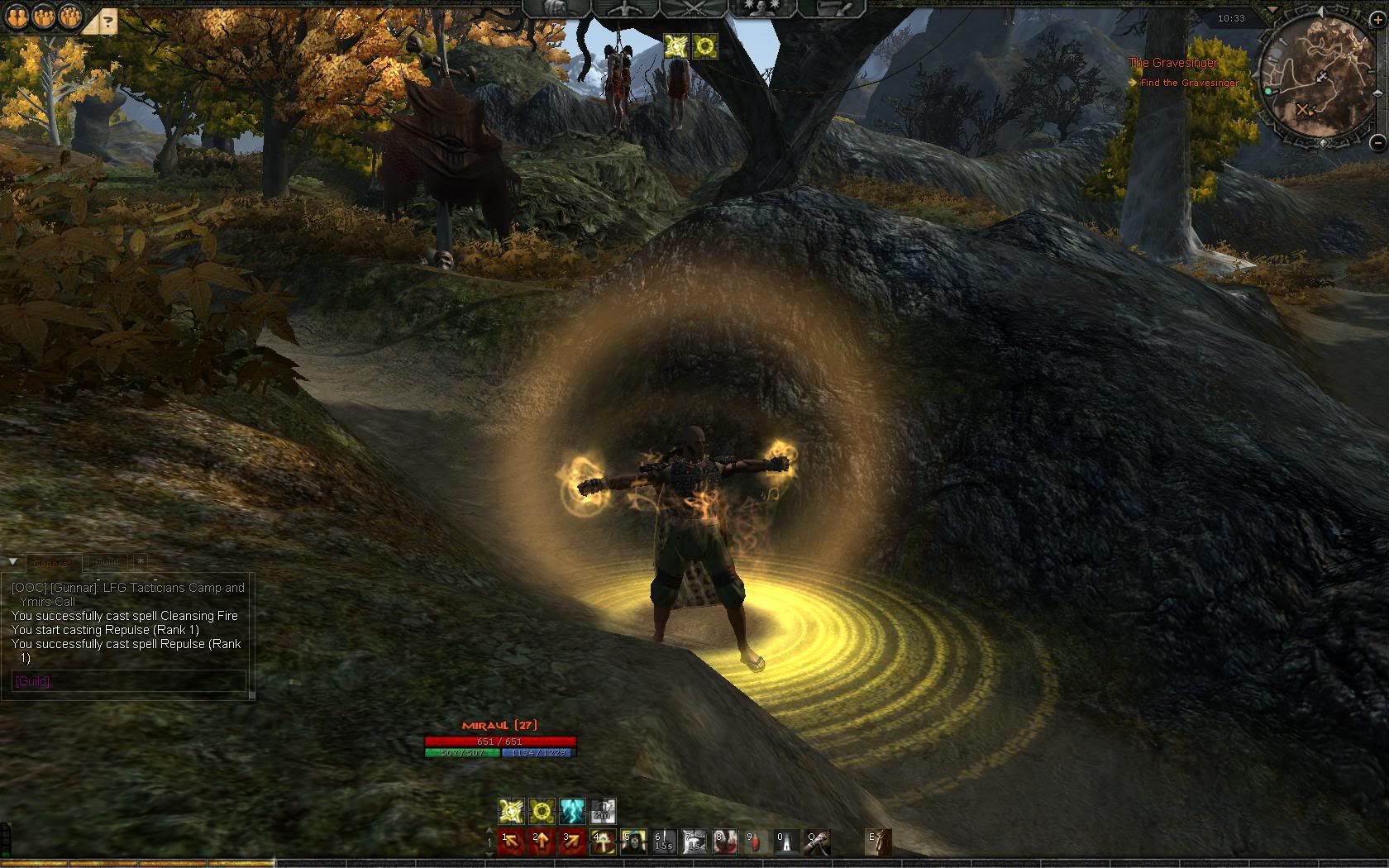Focus the Guild chat input field
Screen dimensions: 1389x868
pyautogui.click(x=128, y=681)
